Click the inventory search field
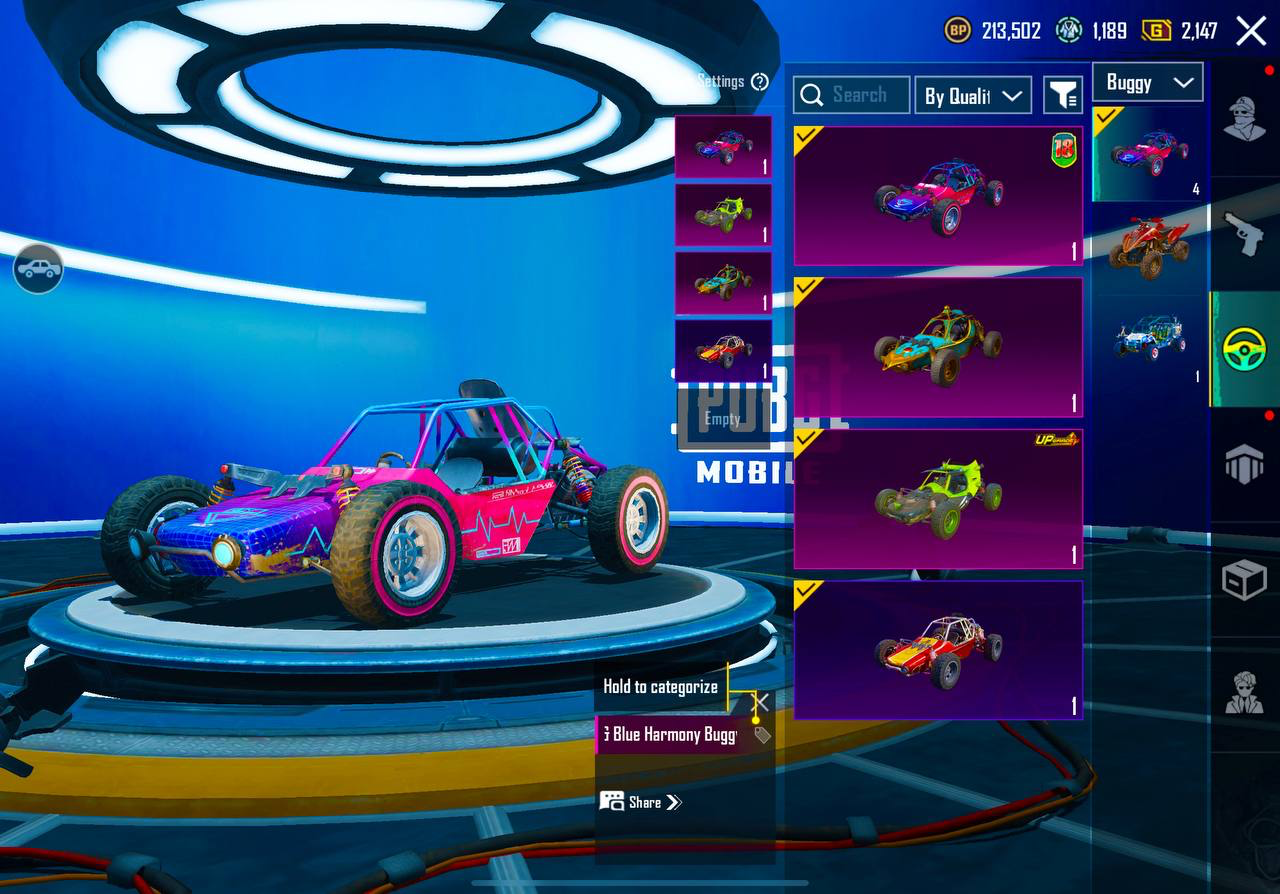1280x894 pixels. point(852,95)
